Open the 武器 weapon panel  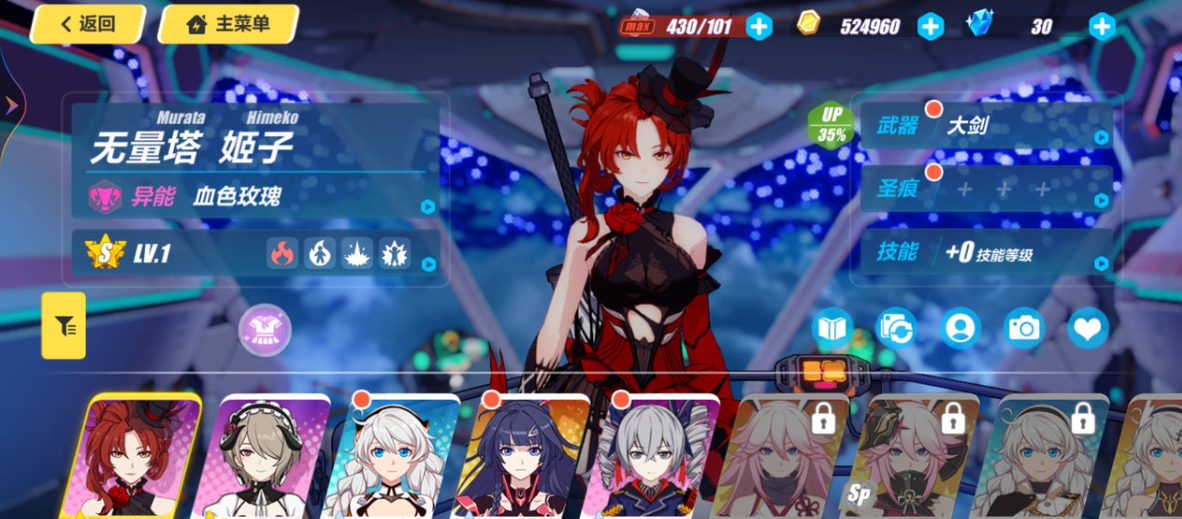coord(985,128)
